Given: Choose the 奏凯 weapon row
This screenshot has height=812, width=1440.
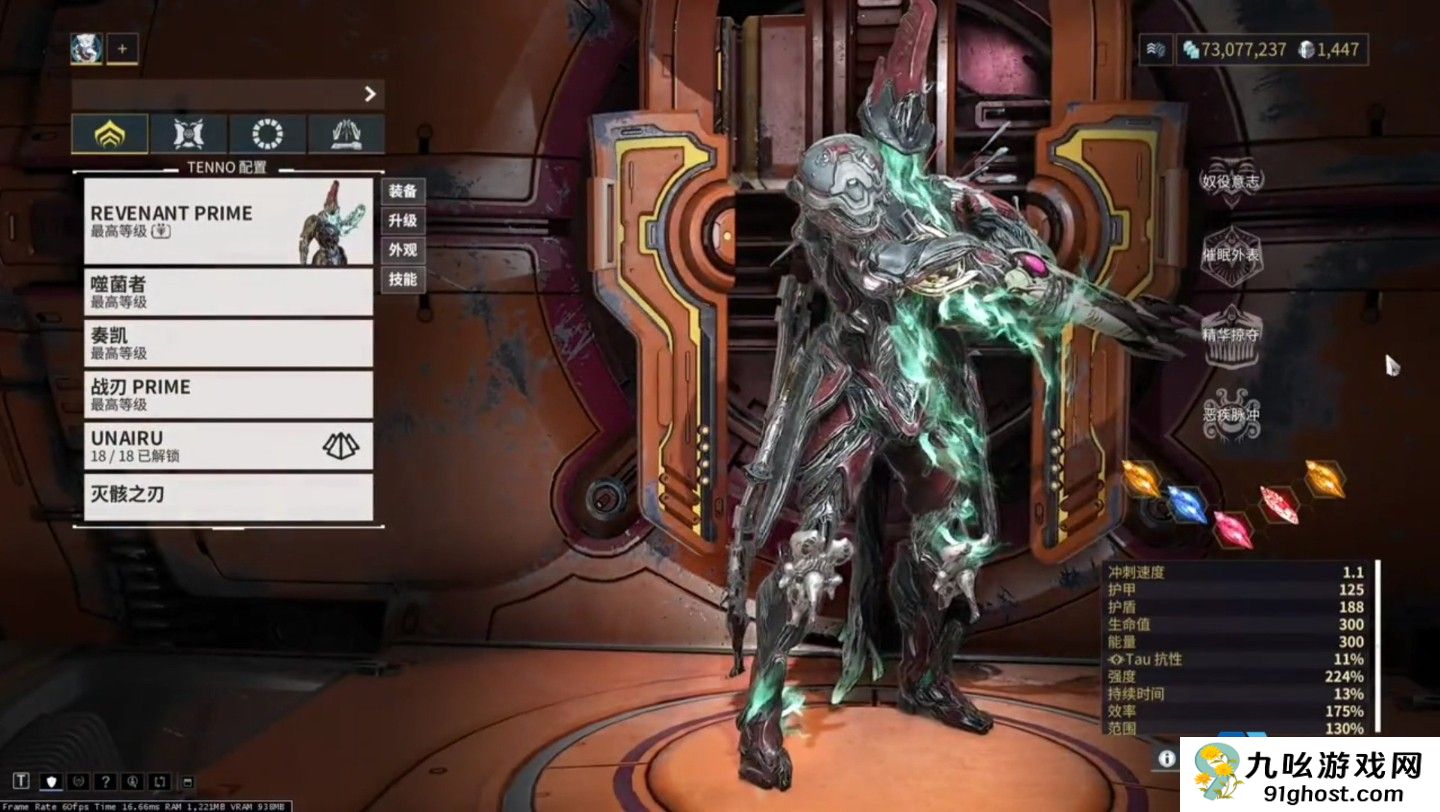Looking at the screenshot, I should [x=228, y=343].
